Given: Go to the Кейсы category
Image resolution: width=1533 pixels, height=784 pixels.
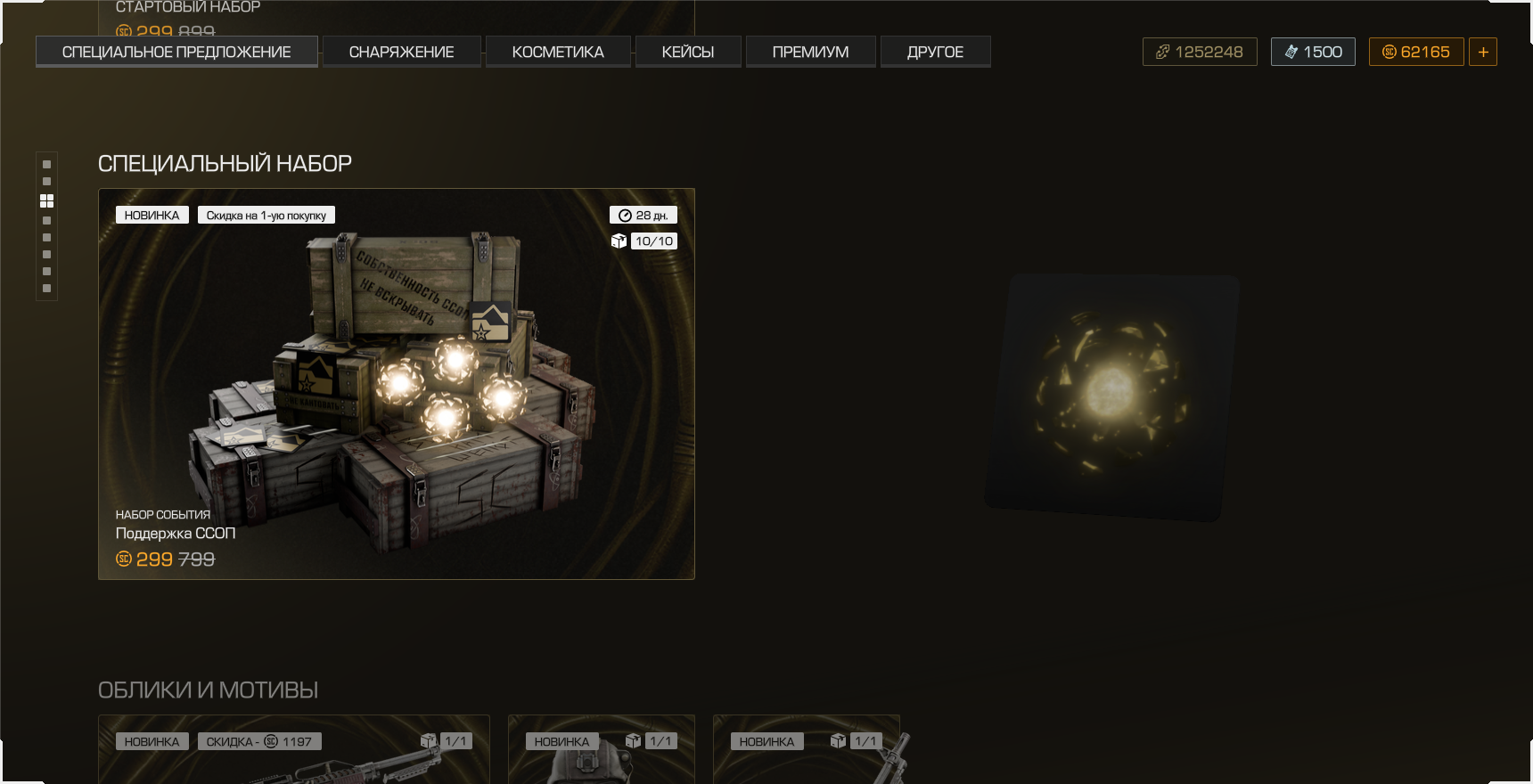Looking at the screenshot, I should 688,52.
